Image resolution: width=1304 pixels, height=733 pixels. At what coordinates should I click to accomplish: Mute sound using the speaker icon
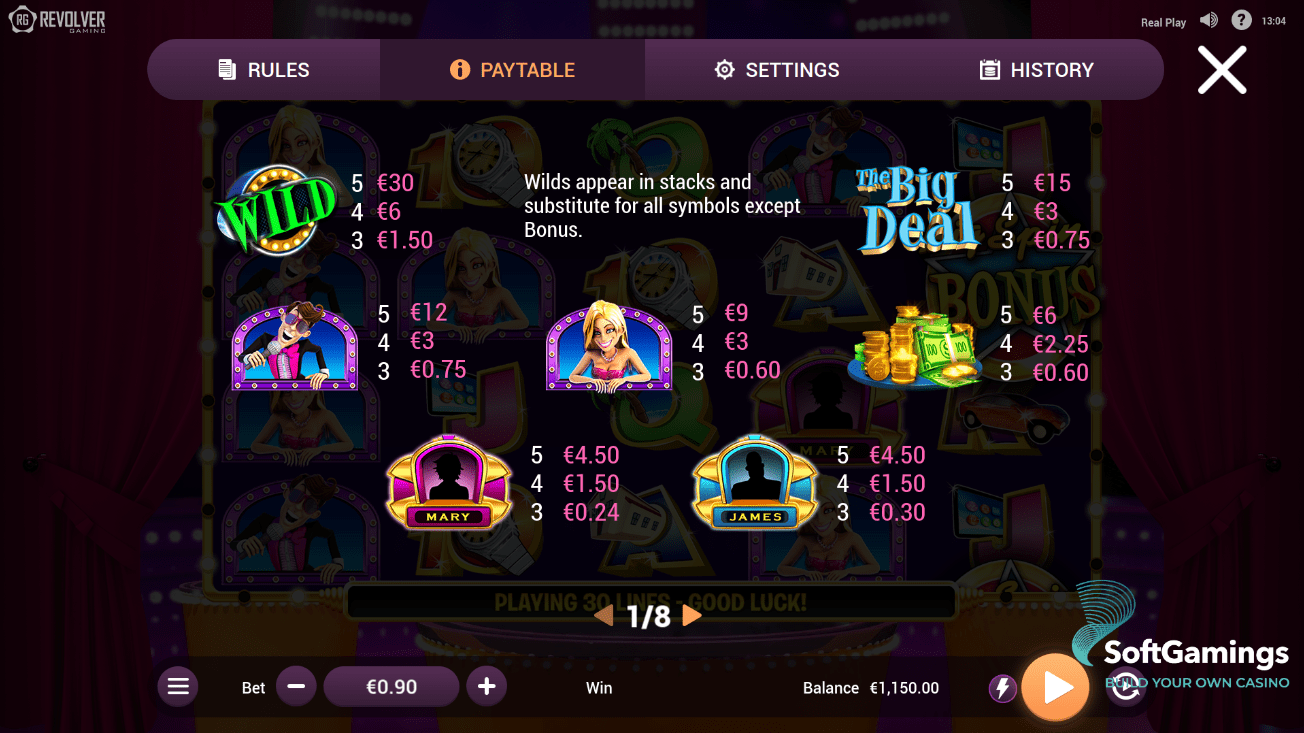pos(1208,19)
